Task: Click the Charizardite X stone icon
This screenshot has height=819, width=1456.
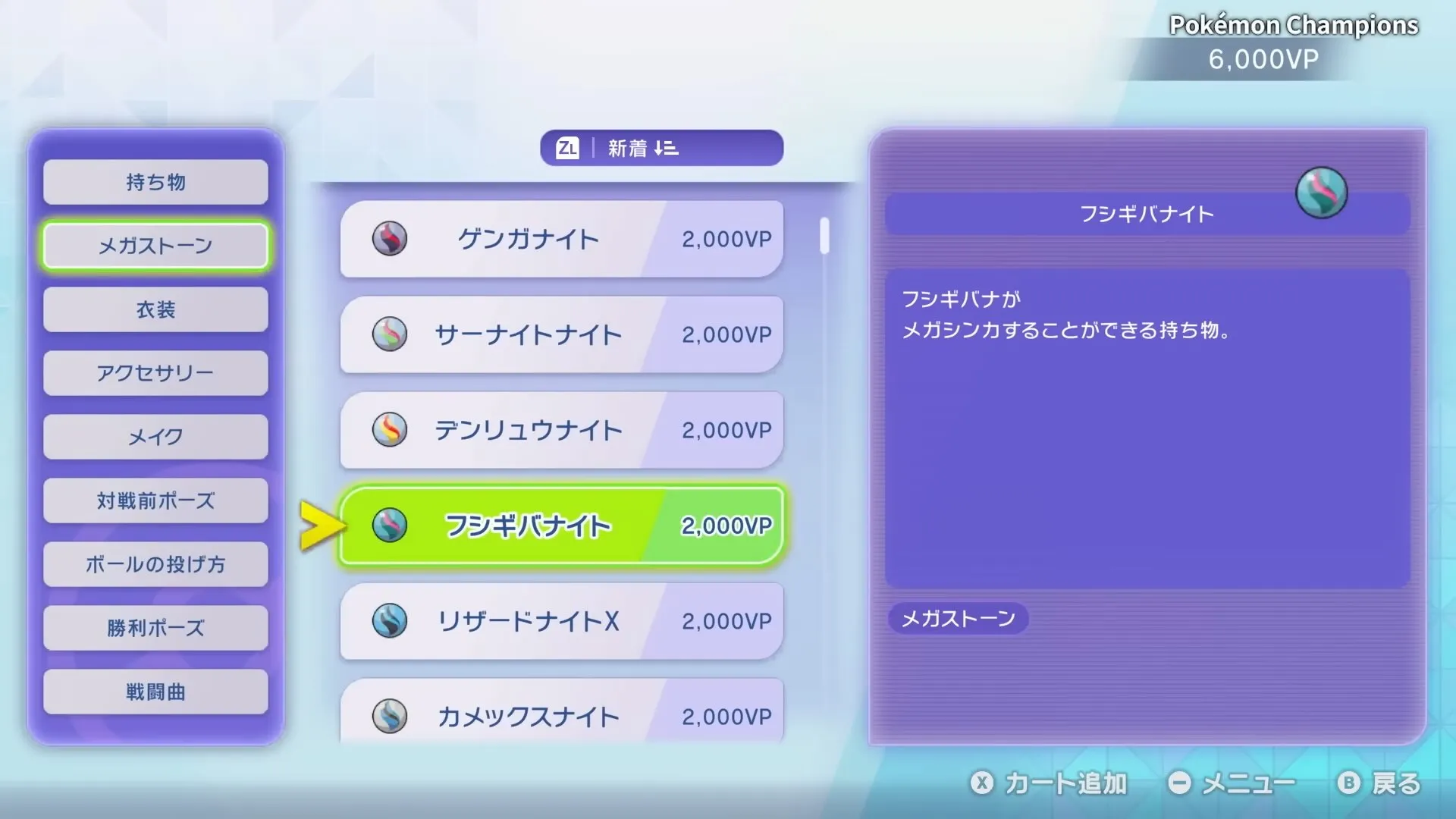Action: [x=391, y=621]
